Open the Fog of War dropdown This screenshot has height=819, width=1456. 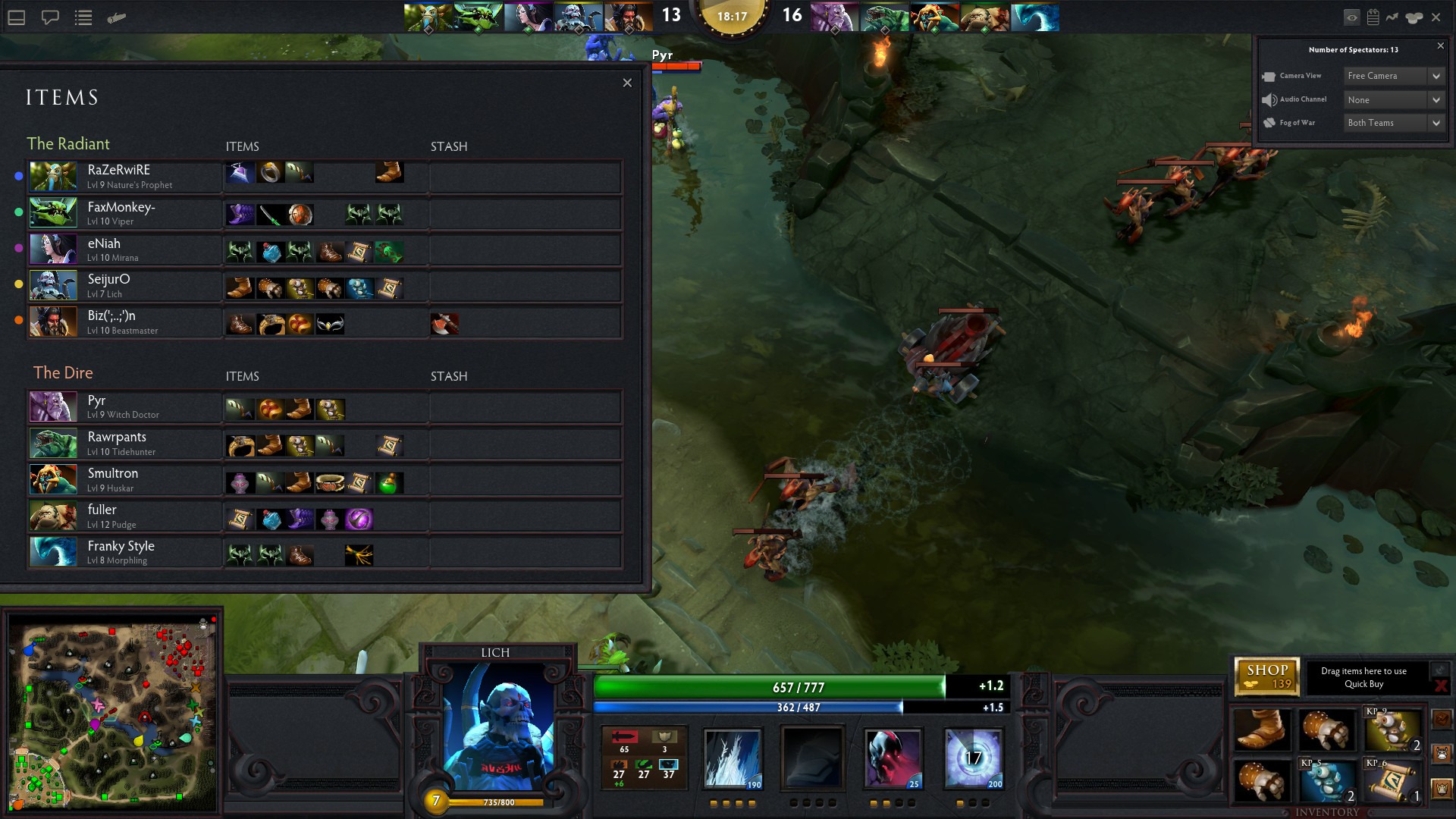pyautogui.click(x=1394, y=123)
